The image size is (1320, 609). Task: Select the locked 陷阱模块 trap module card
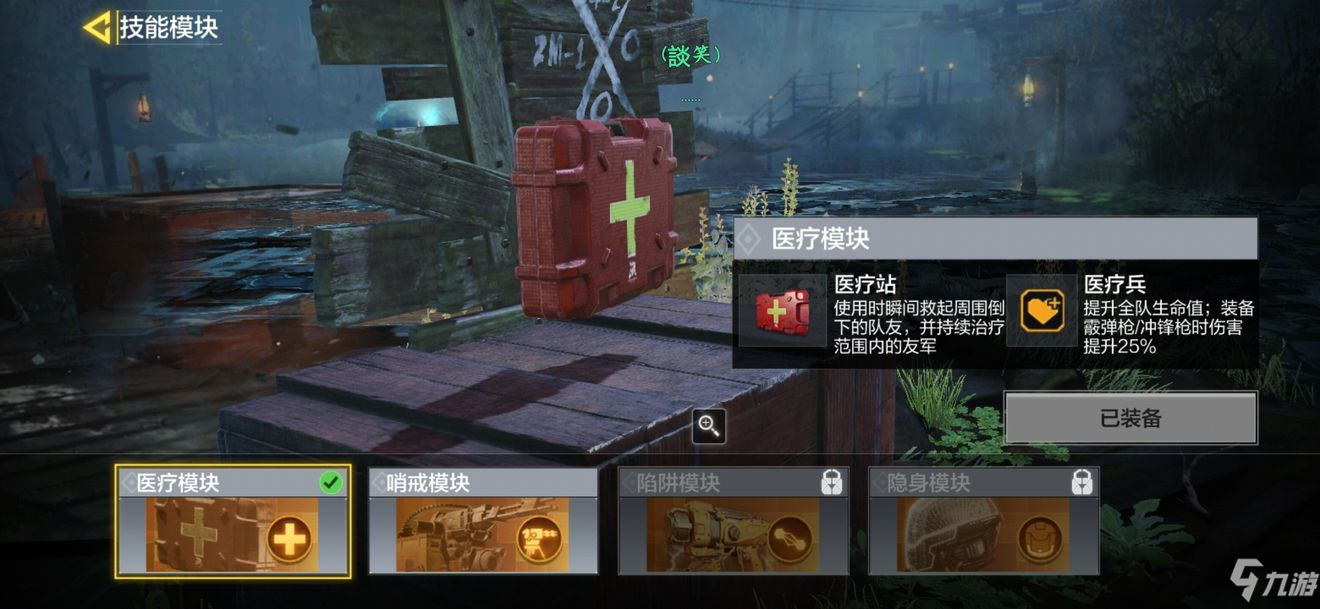click(x=733, y=521)
